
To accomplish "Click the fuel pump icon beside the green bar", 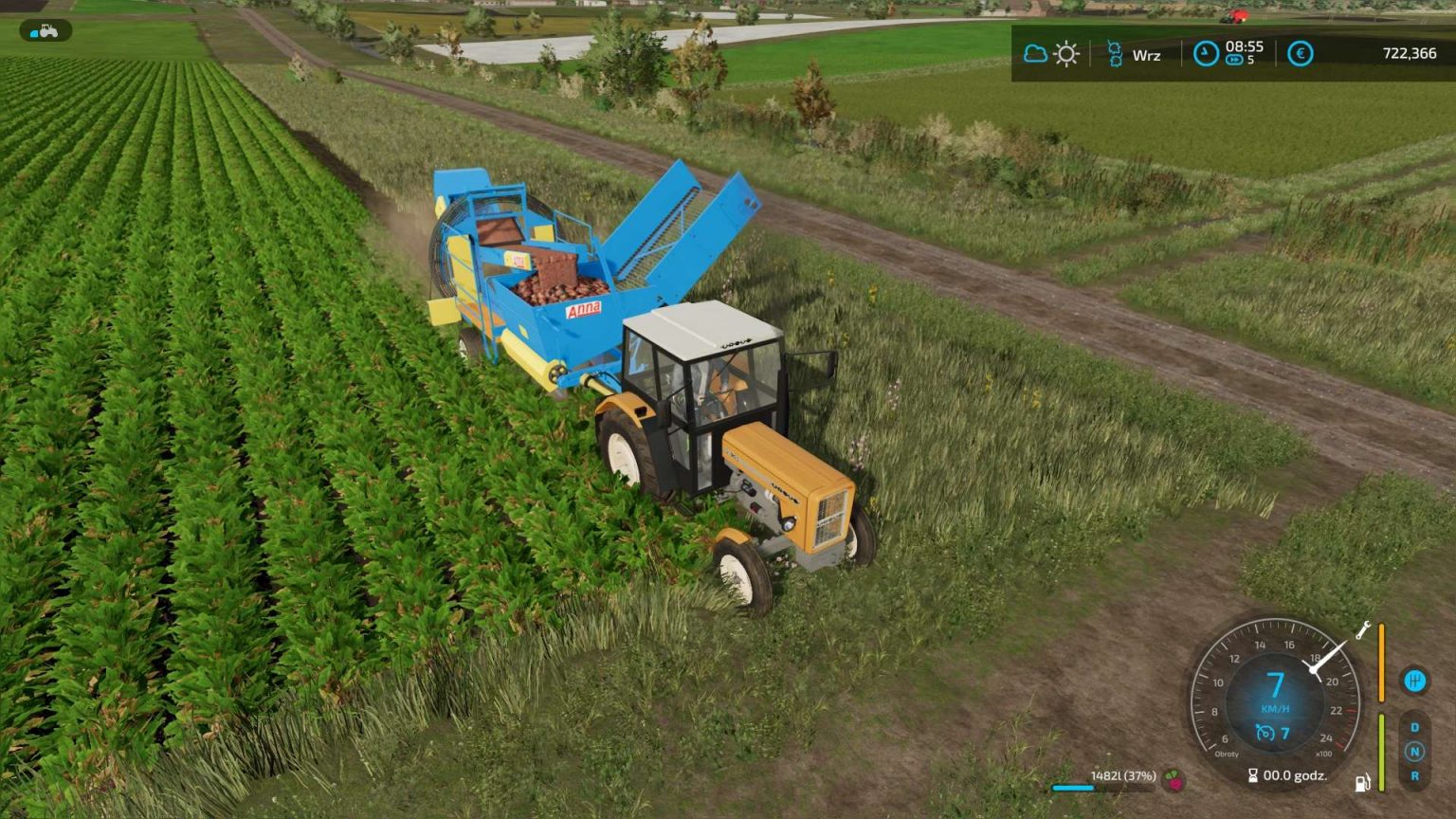I will tap(1361, 783).
